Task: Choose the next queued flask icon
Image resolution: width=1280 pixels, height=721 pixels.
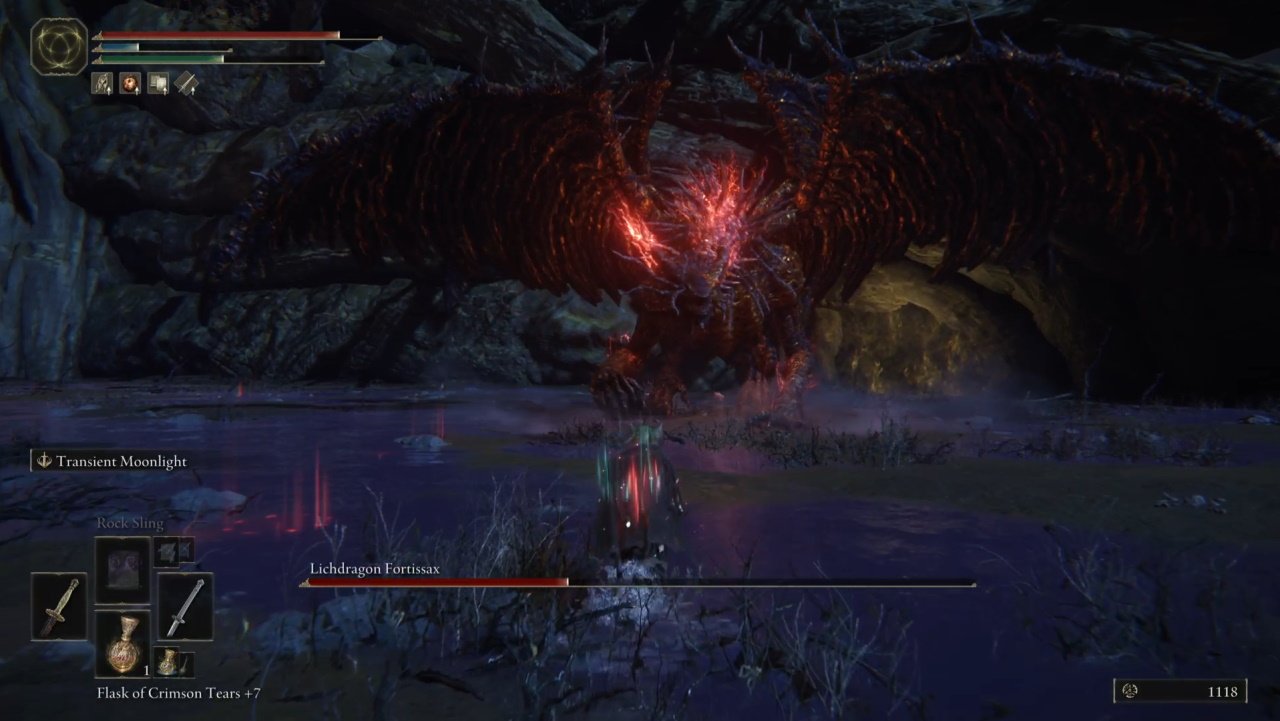Action: [x=172, y=662]
